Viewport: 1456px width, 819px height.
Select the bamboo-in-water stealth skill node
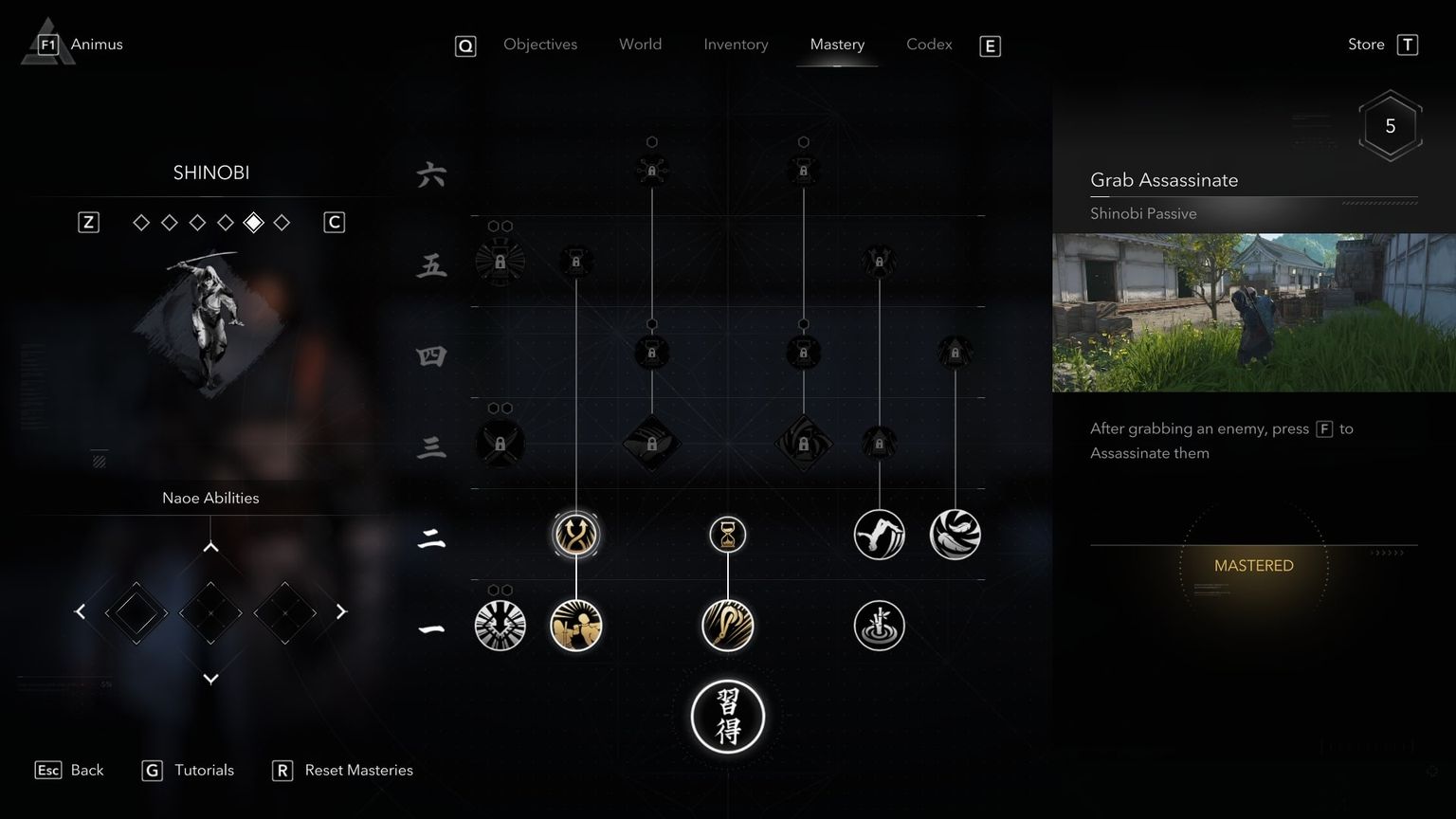click(x=879, y=626)
